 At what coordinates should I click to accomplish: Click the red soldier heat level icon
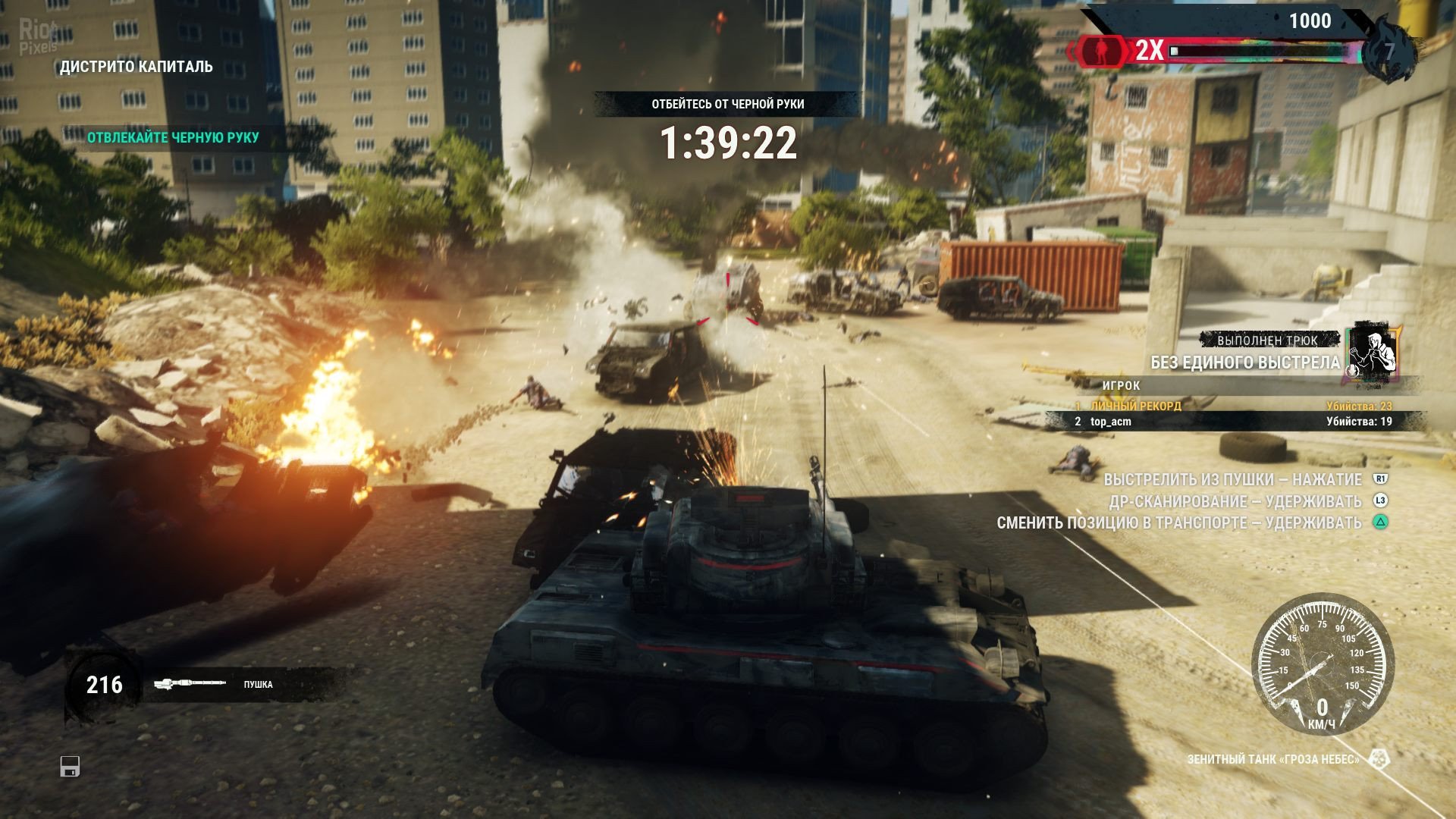coord(1100,51)
